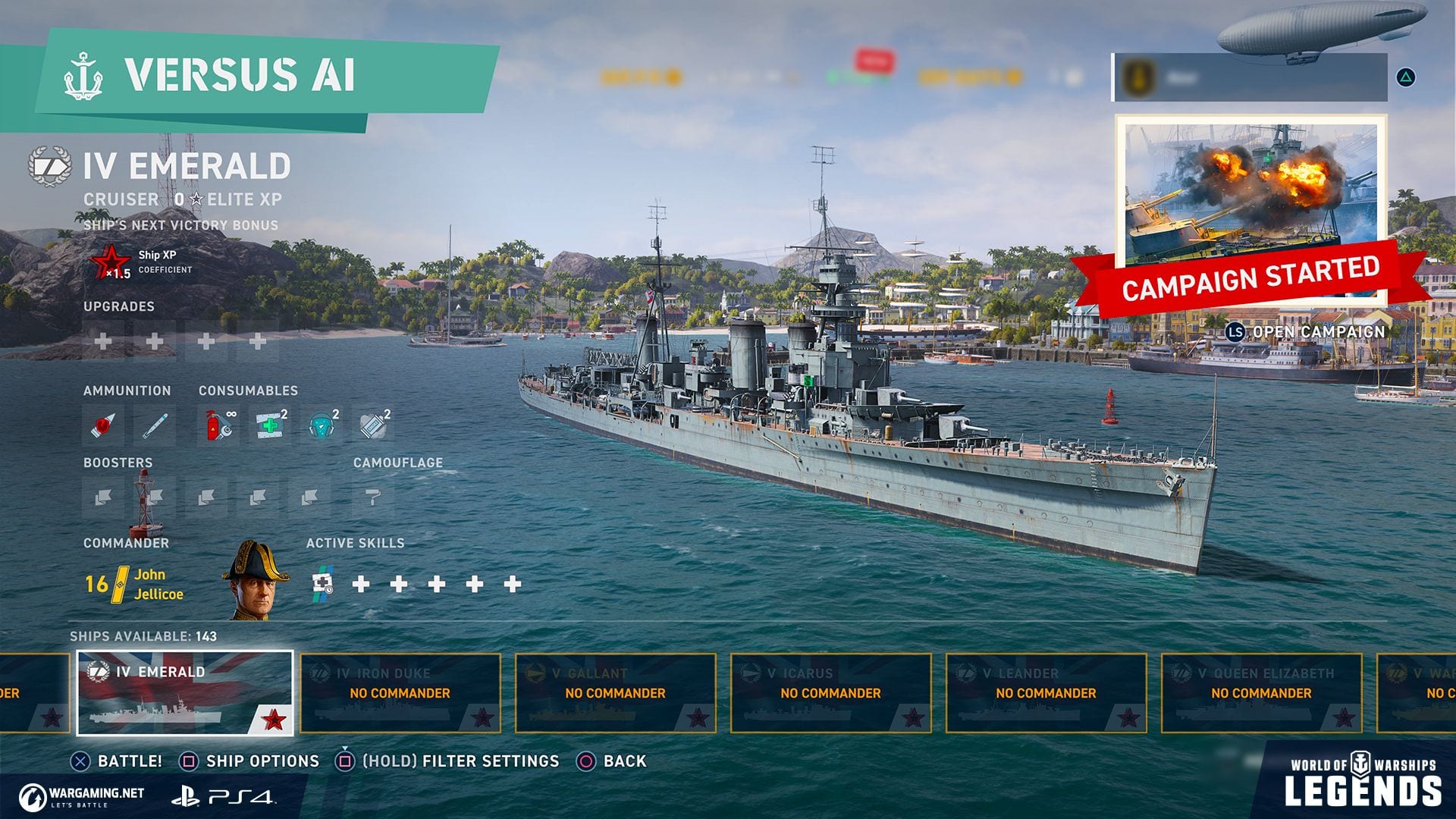
Task: Select the AP shell ammunition slot
Action: point(103,425)
